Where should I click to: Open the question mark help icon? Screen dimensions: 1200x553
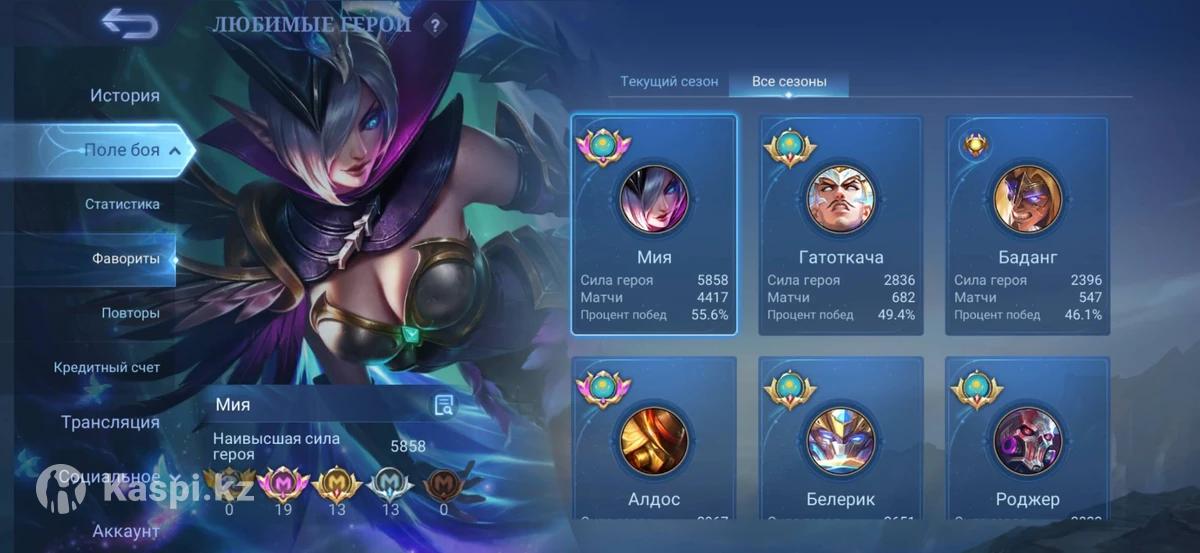tap(434, 26)
